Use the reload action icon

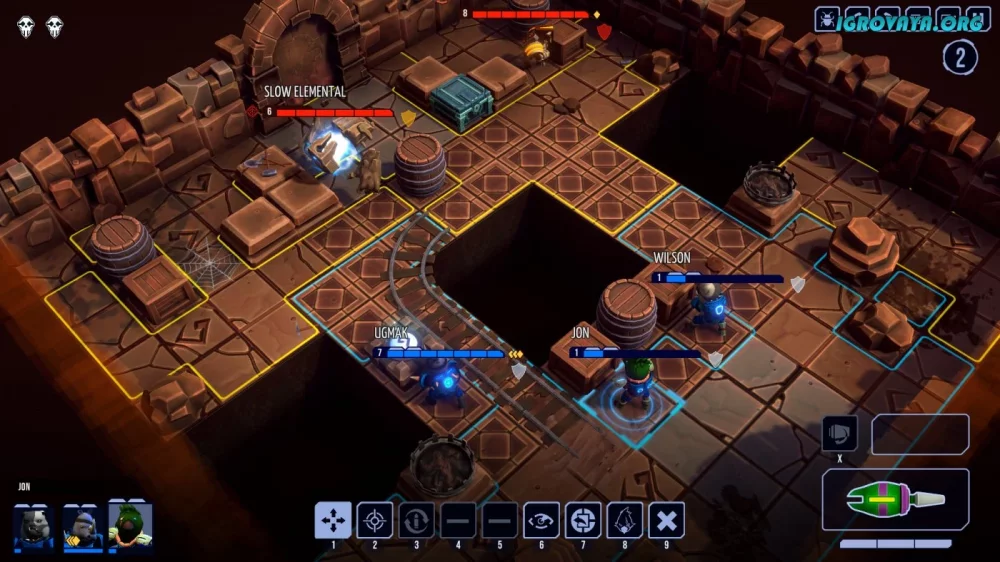417,520
